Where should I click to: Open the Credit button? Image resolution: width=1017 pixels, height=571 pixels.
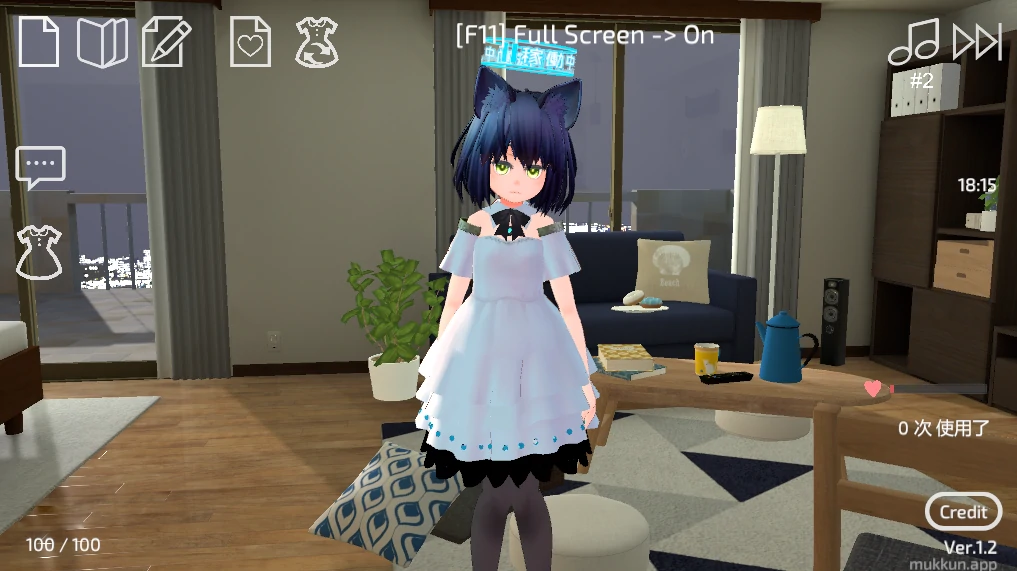coord(963,512)
